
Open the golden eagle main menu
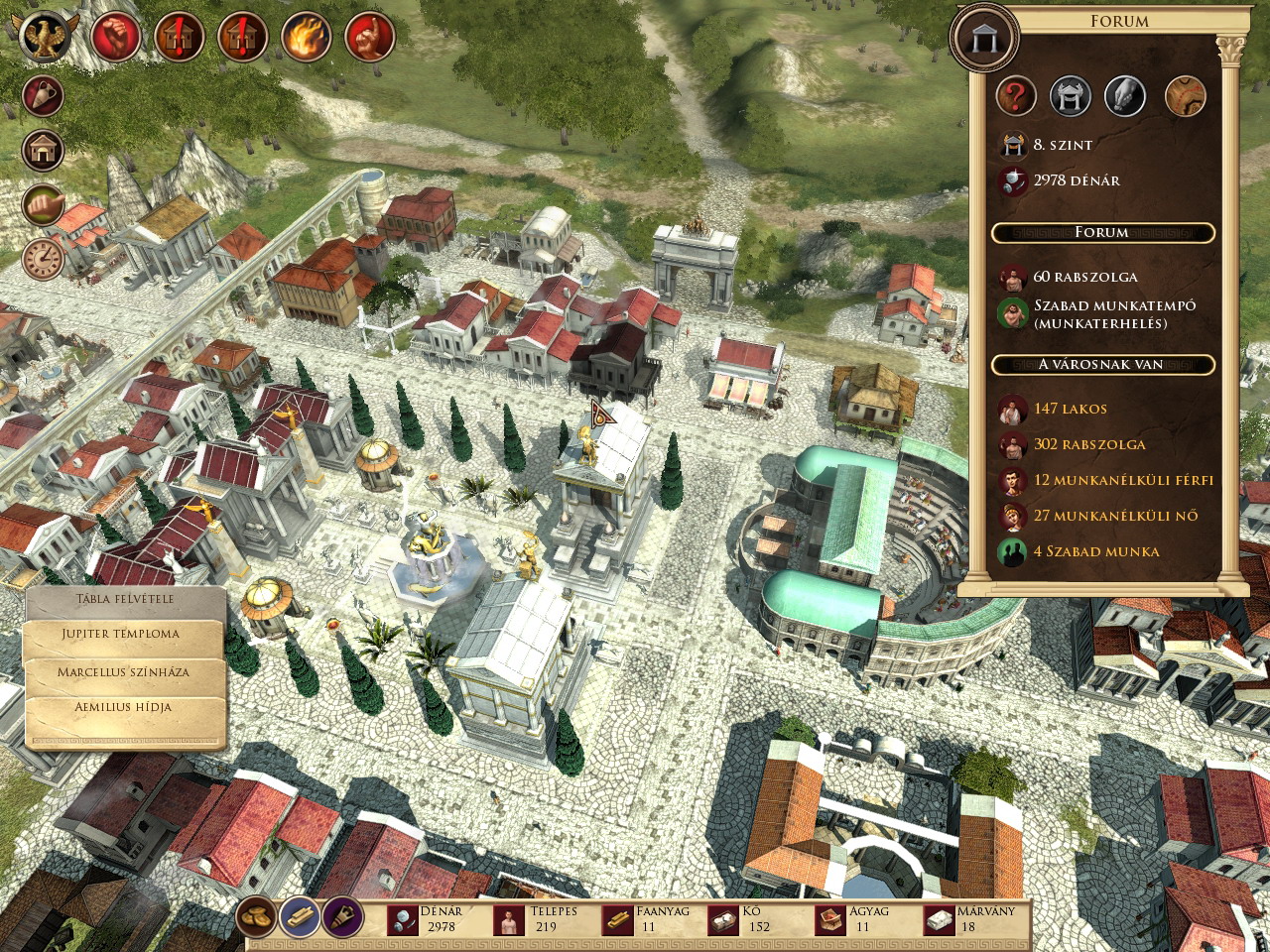(45, 38)
